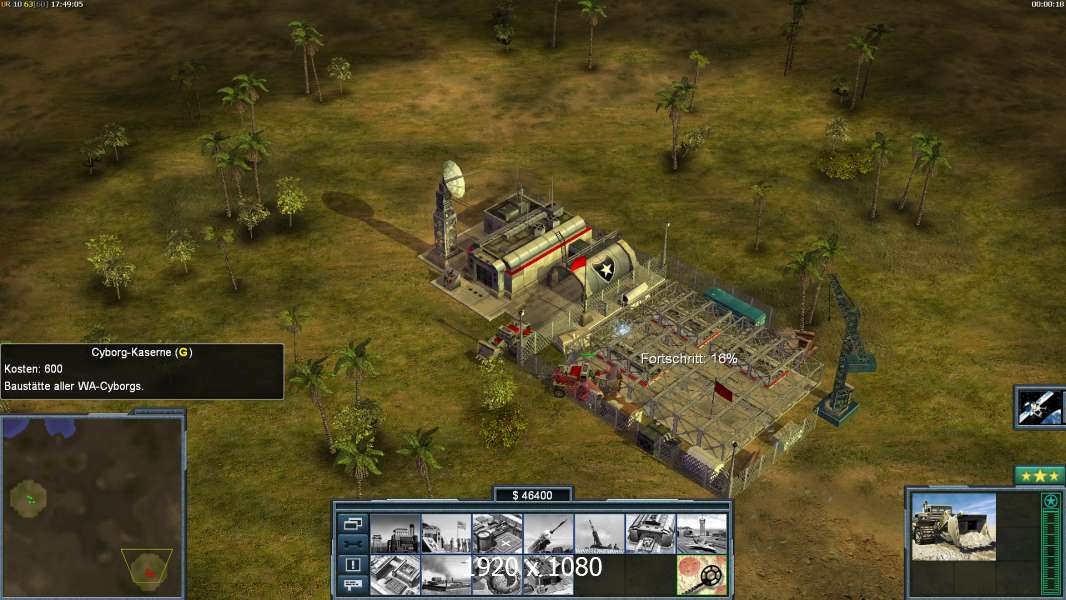Choose the helipad structure build icon
The width and height of the screenshot is (1066, 600).
[x=497, y=534]
